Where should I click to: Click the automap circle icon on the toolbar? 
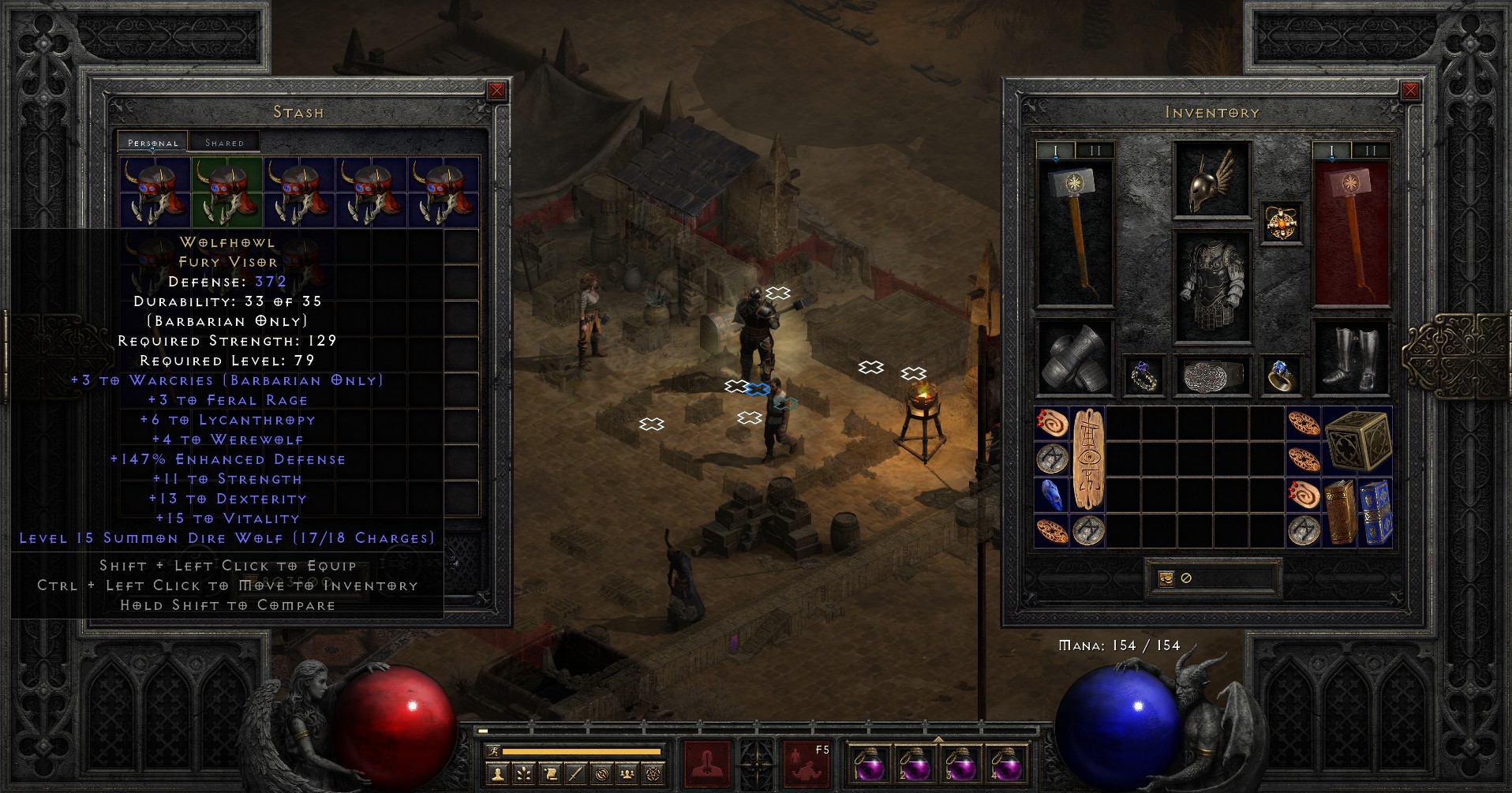pyautogui.click(x=601, y=772)
